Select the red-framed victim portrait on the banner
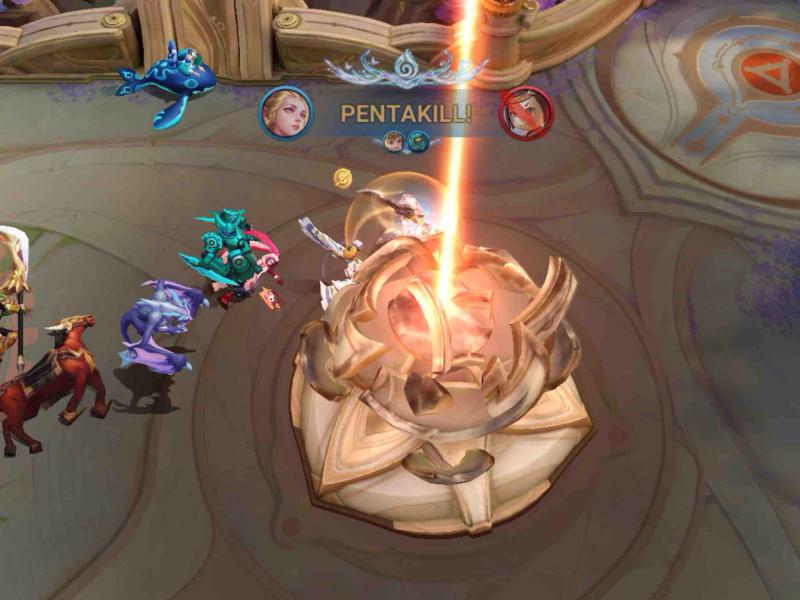800x600 pixels. [526, 113]
